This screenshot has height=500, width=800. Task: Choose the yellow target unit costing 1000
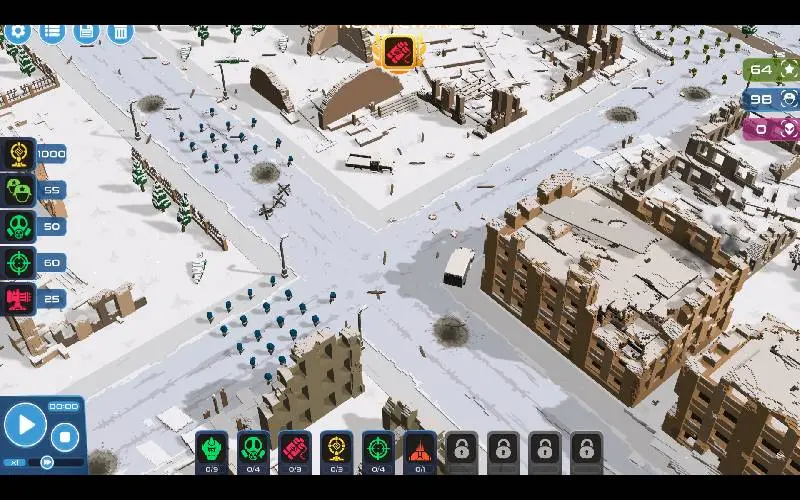click(20, 154)
